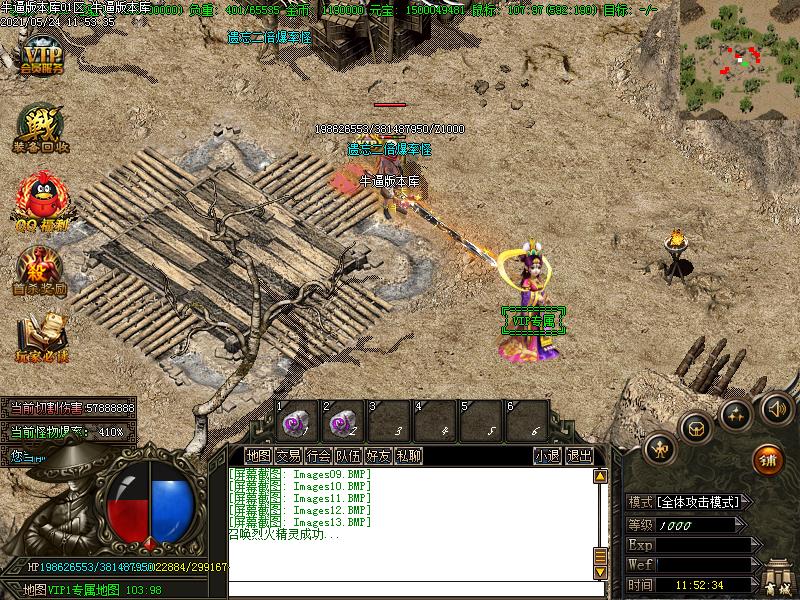800x600 pixels.
Task: Switch to 私聊 private chat
Action: tap(408, 455)
